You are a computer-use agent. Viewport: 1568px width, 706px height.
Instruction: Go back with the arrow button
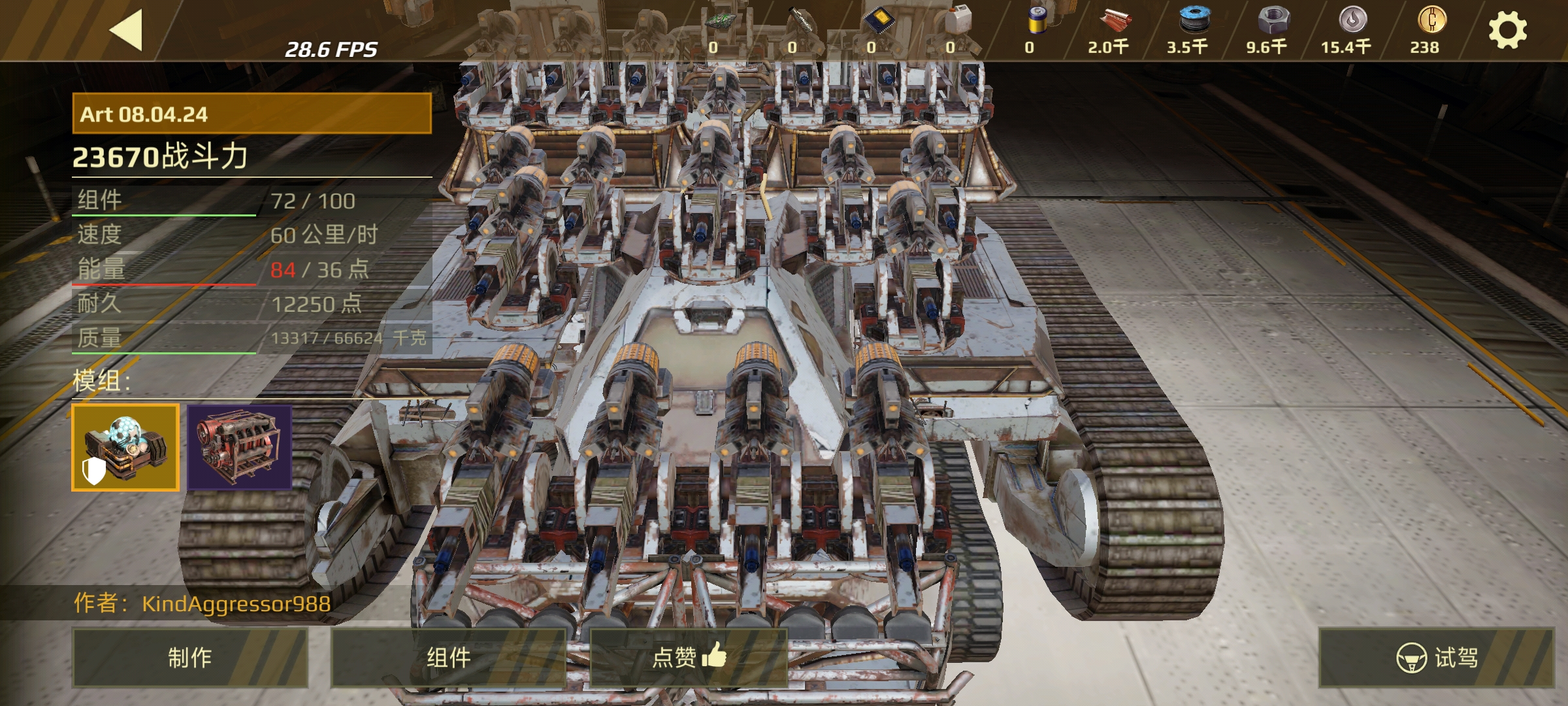126,30
